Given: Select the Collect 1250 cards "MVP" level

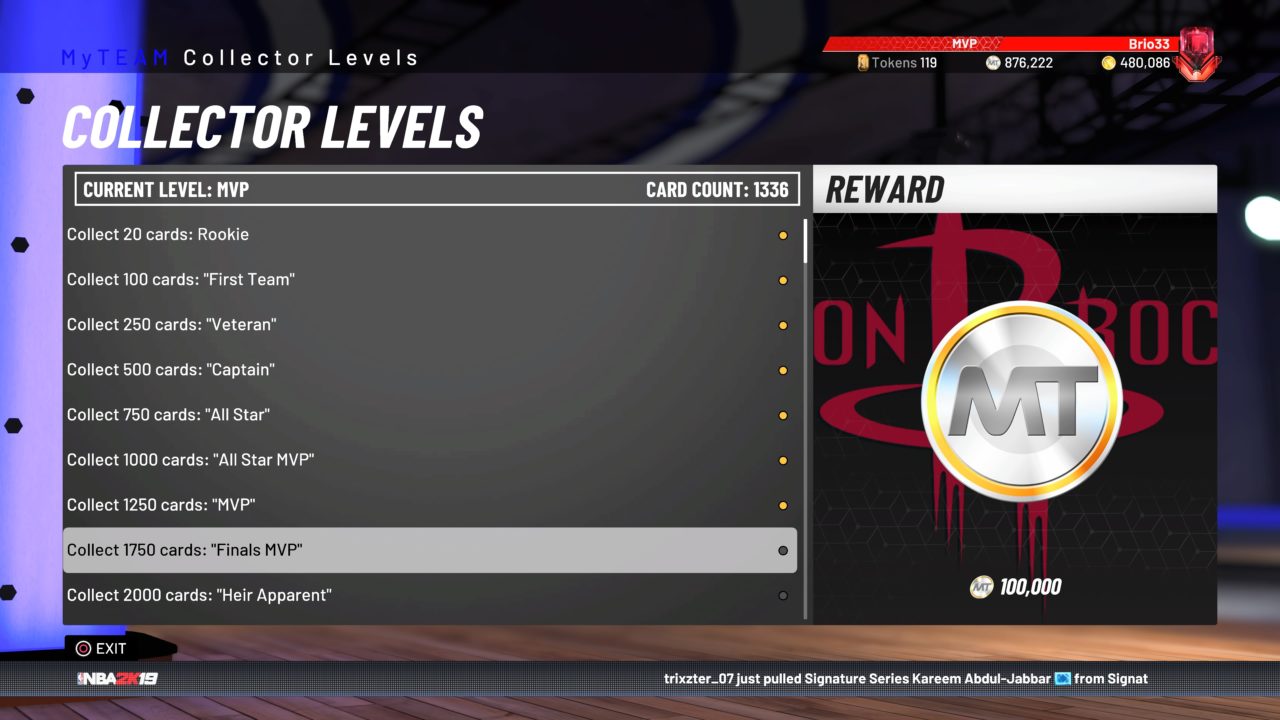Looking at the screenshot, I should pyautogui.click(x=430, y=505).
